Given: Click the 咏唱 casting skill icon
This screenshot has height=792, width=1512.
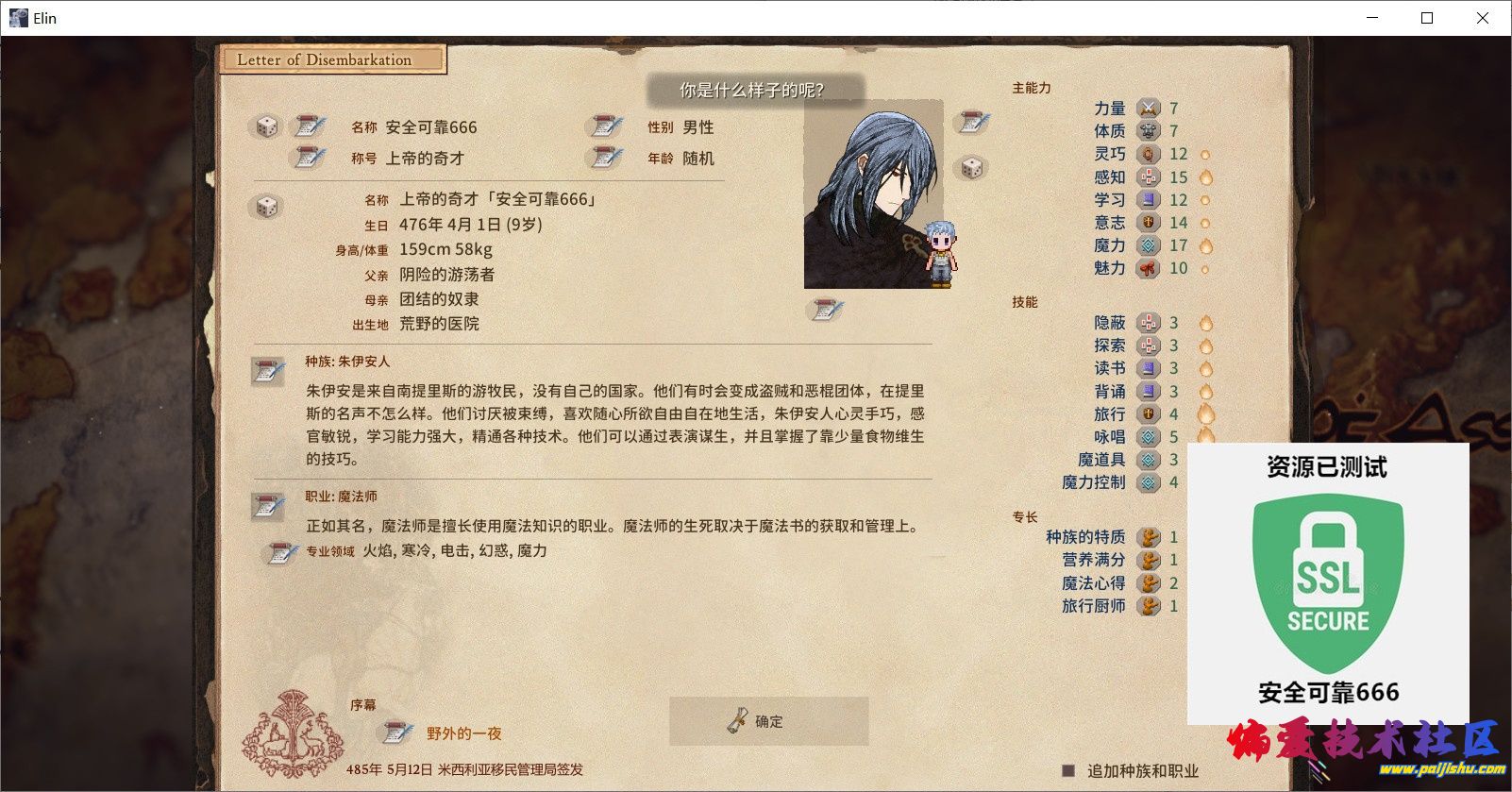Looking at the screenshot, I should coord(1149,436).
